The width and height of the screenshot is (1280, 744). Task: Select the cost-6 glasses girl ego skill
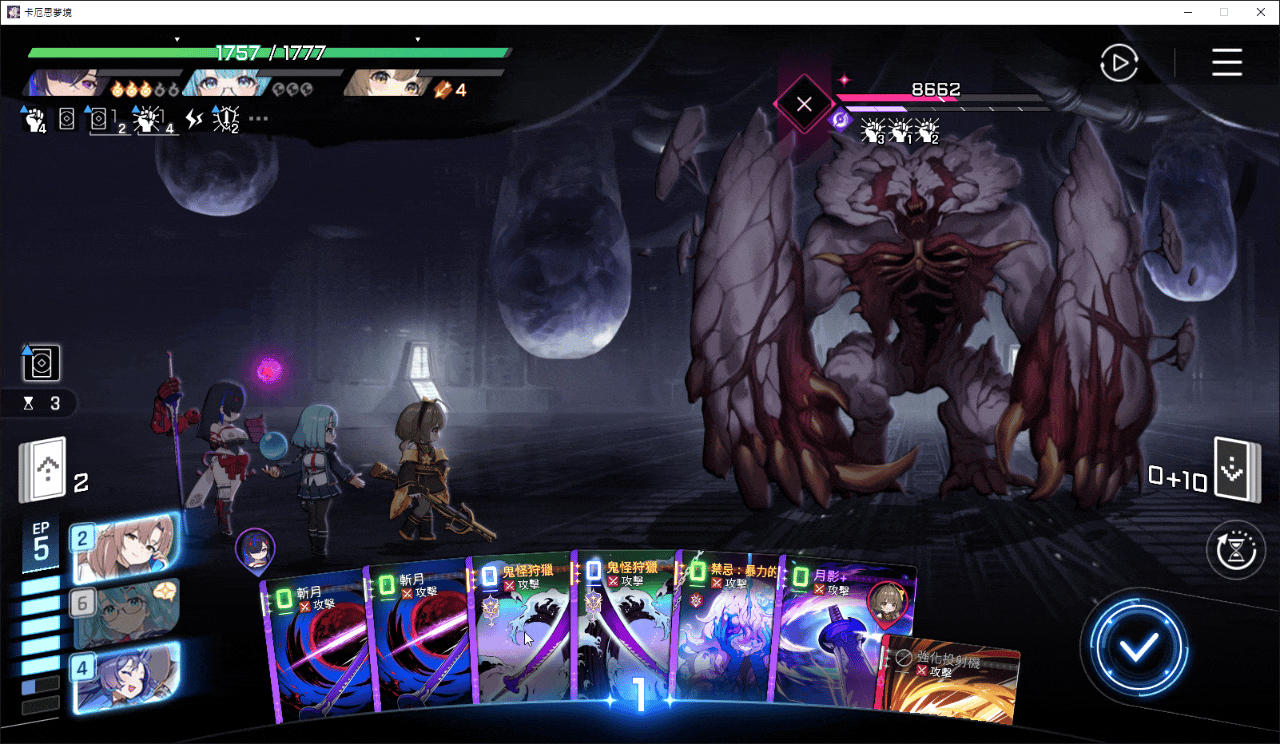click(x=125, y=612)
